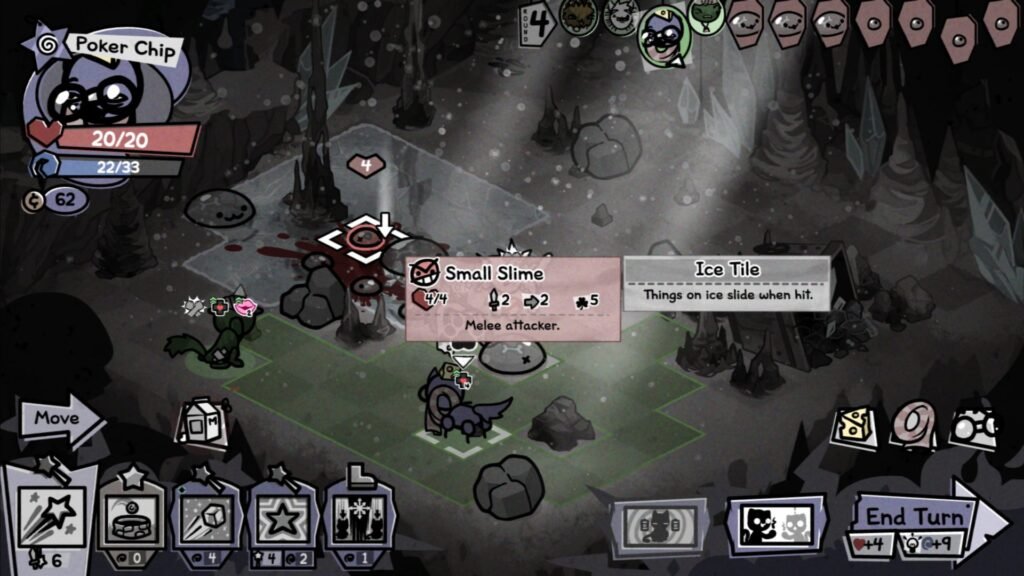Use the milk carton item
1024x576 pixels.
click(200, 424)
